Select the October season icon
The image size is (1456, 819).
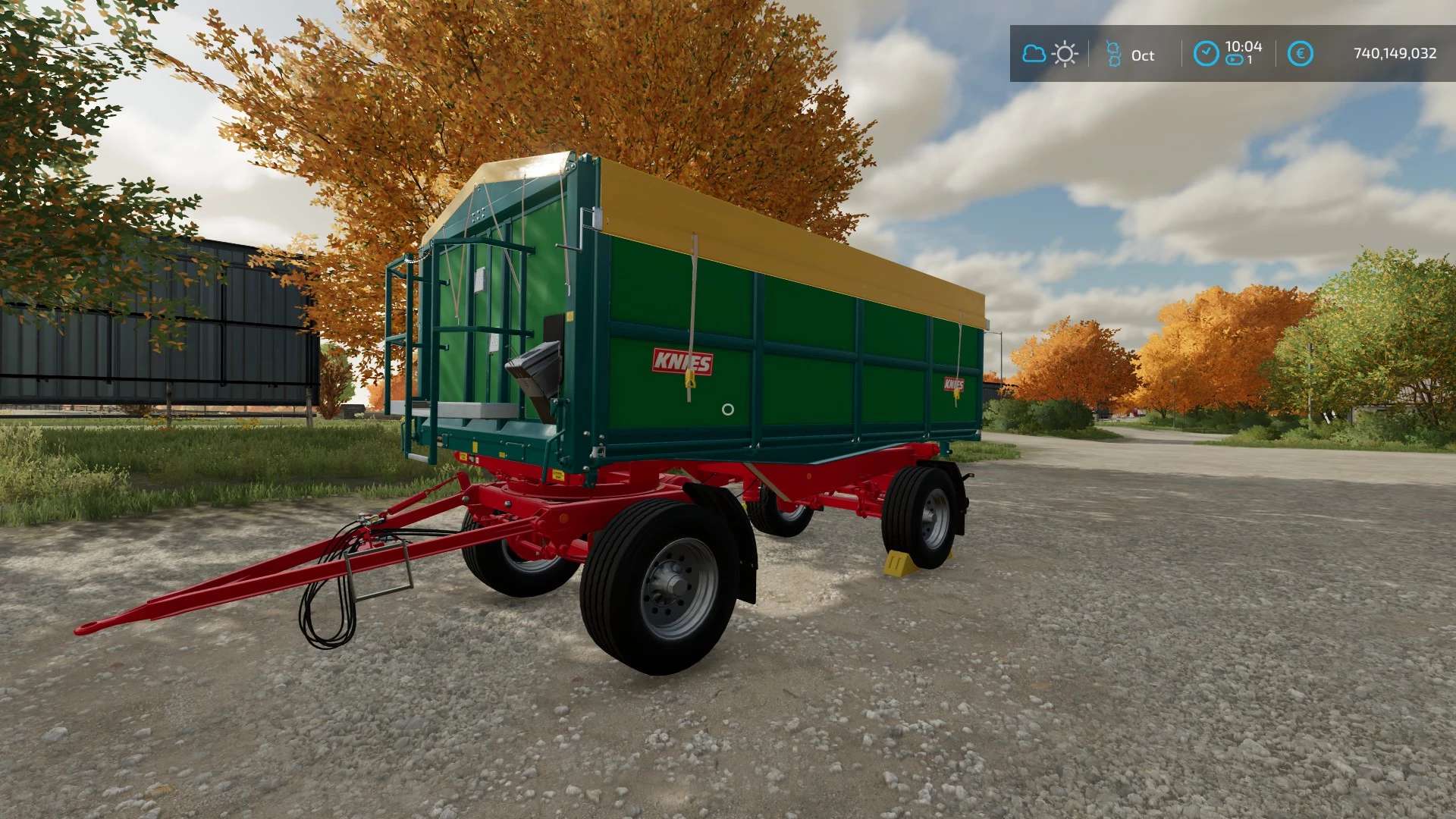coord(1113,54)
